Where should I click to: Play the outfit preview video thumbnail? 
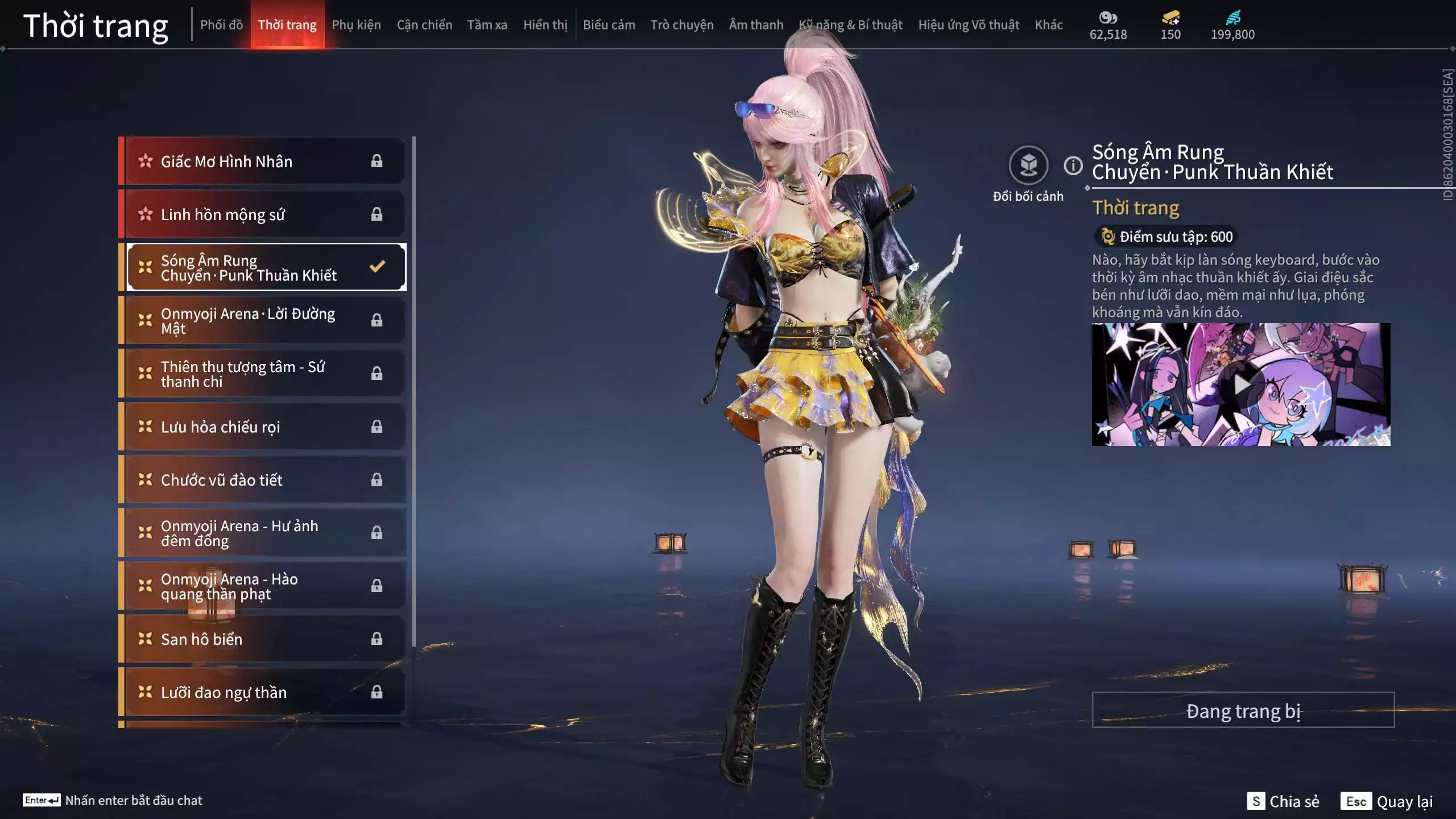(1240, 385)
